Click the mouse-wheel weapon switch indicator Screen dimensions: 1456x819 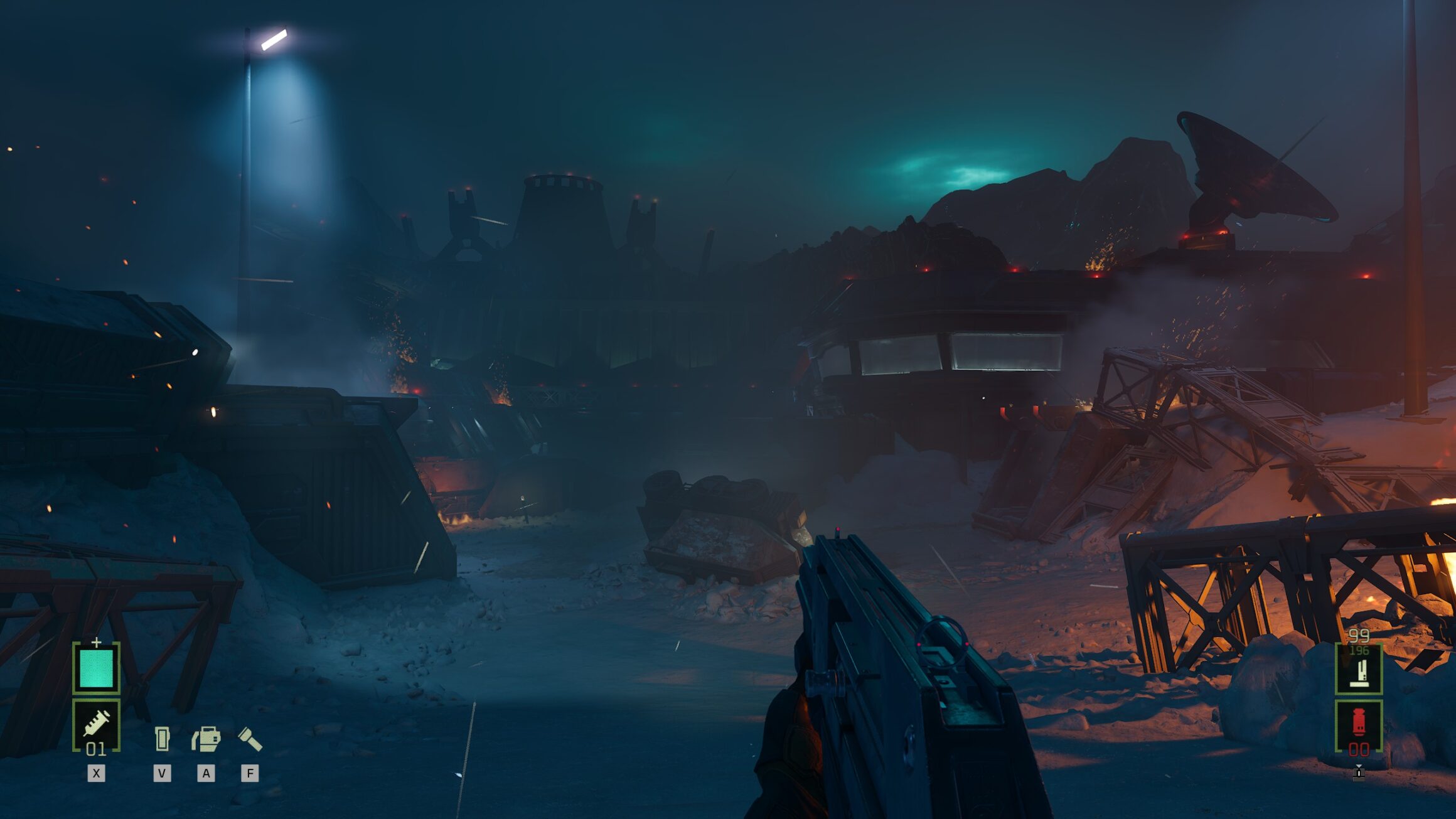[x=1359, y=776]
